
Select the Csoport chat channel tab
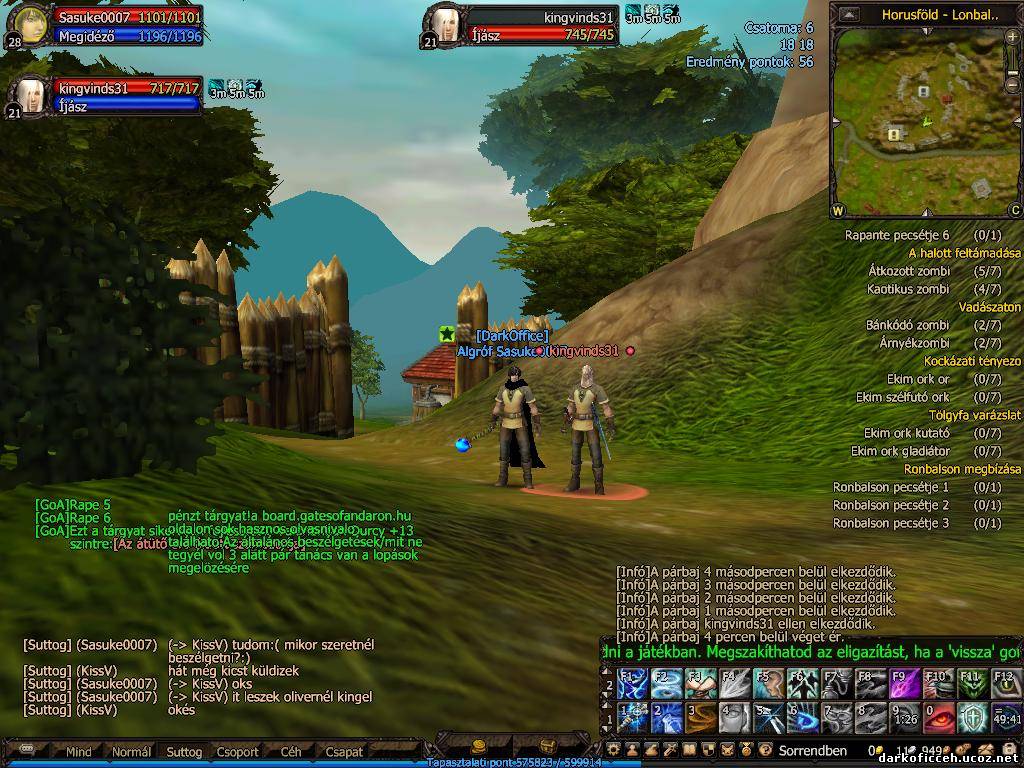click(237, 752)
